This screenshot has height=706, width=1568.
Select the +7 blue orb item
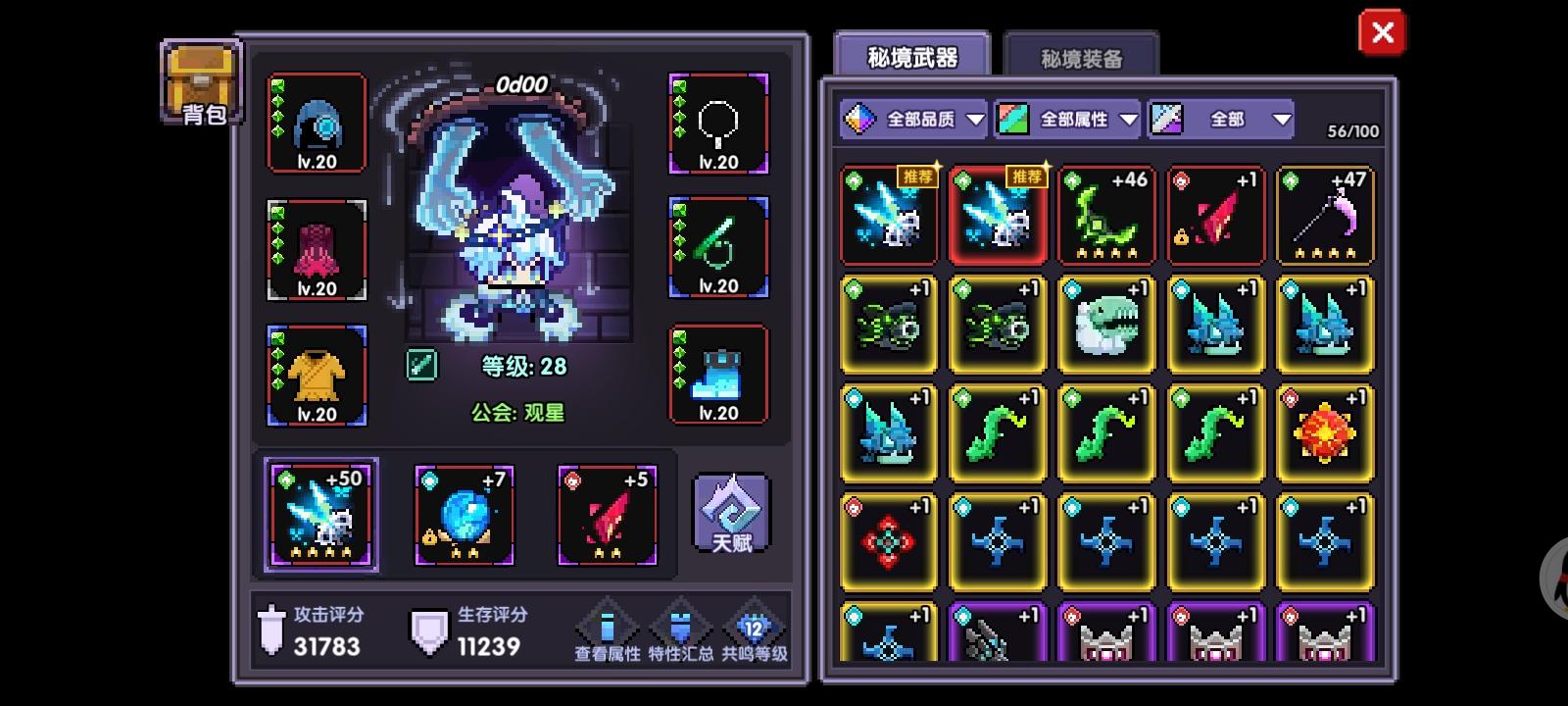(464, 515)
